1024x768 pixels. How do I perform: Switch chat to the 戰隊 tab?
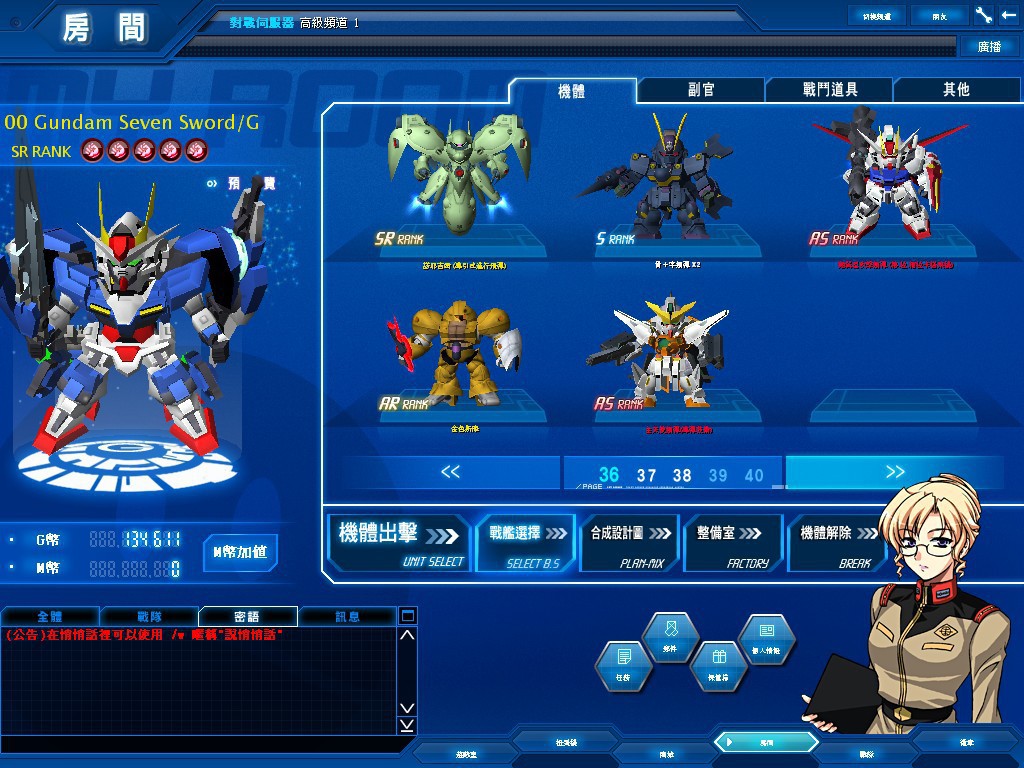tap(149, 616)
